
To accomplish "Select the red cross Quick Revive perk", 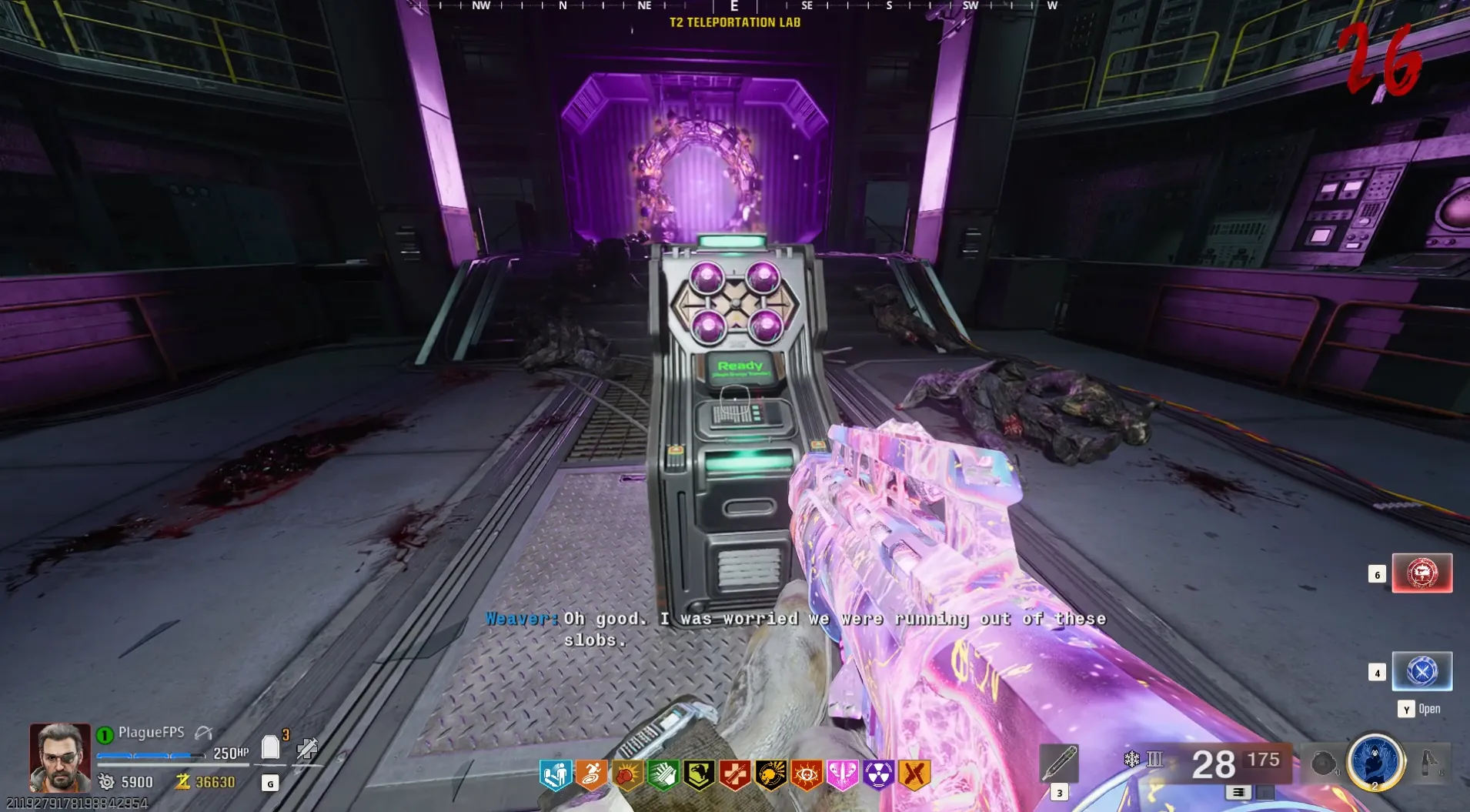I will pos(735,775).
